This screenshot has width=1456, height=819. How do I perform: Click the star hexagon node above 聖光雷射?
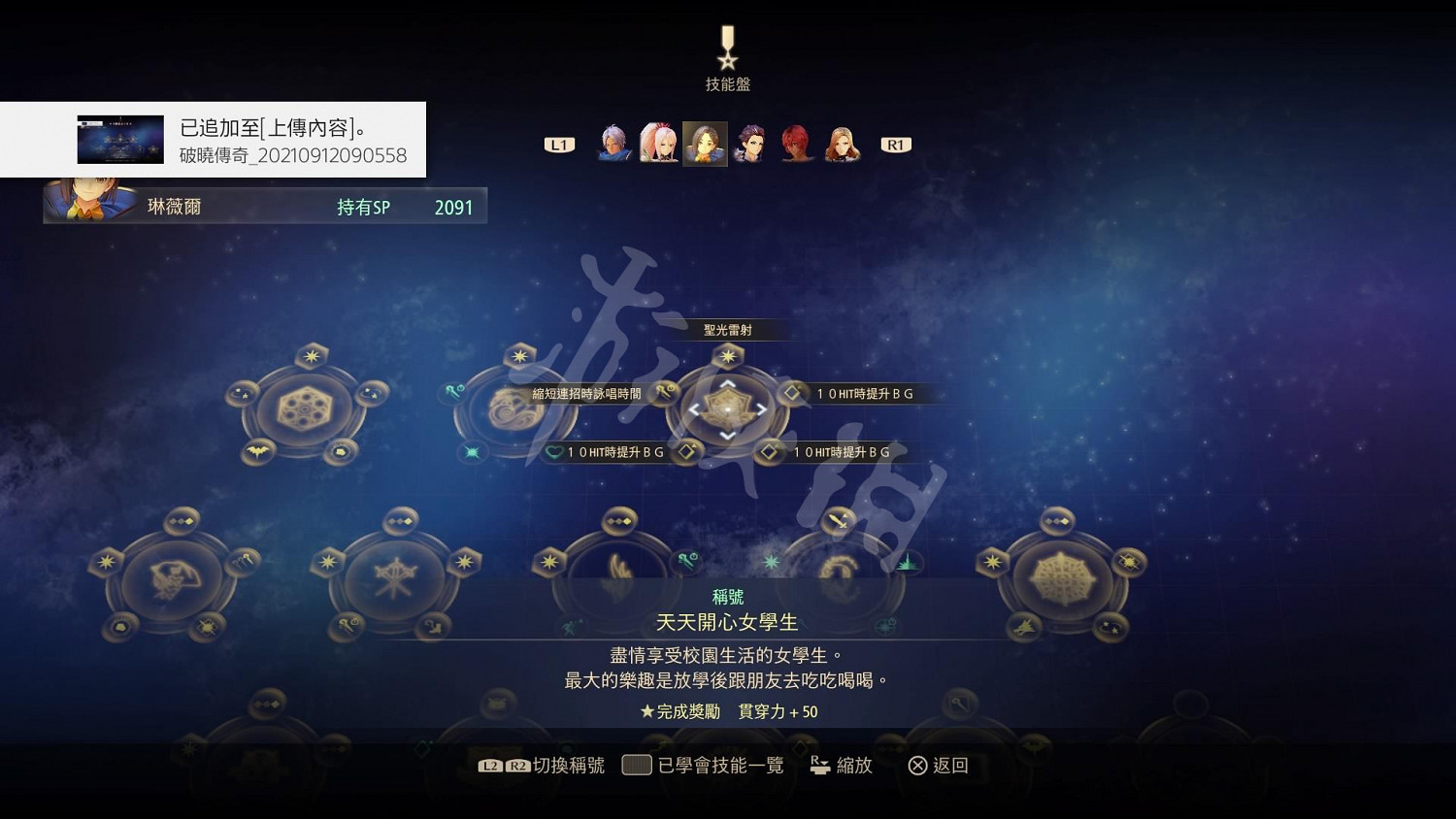pos(728,356)
